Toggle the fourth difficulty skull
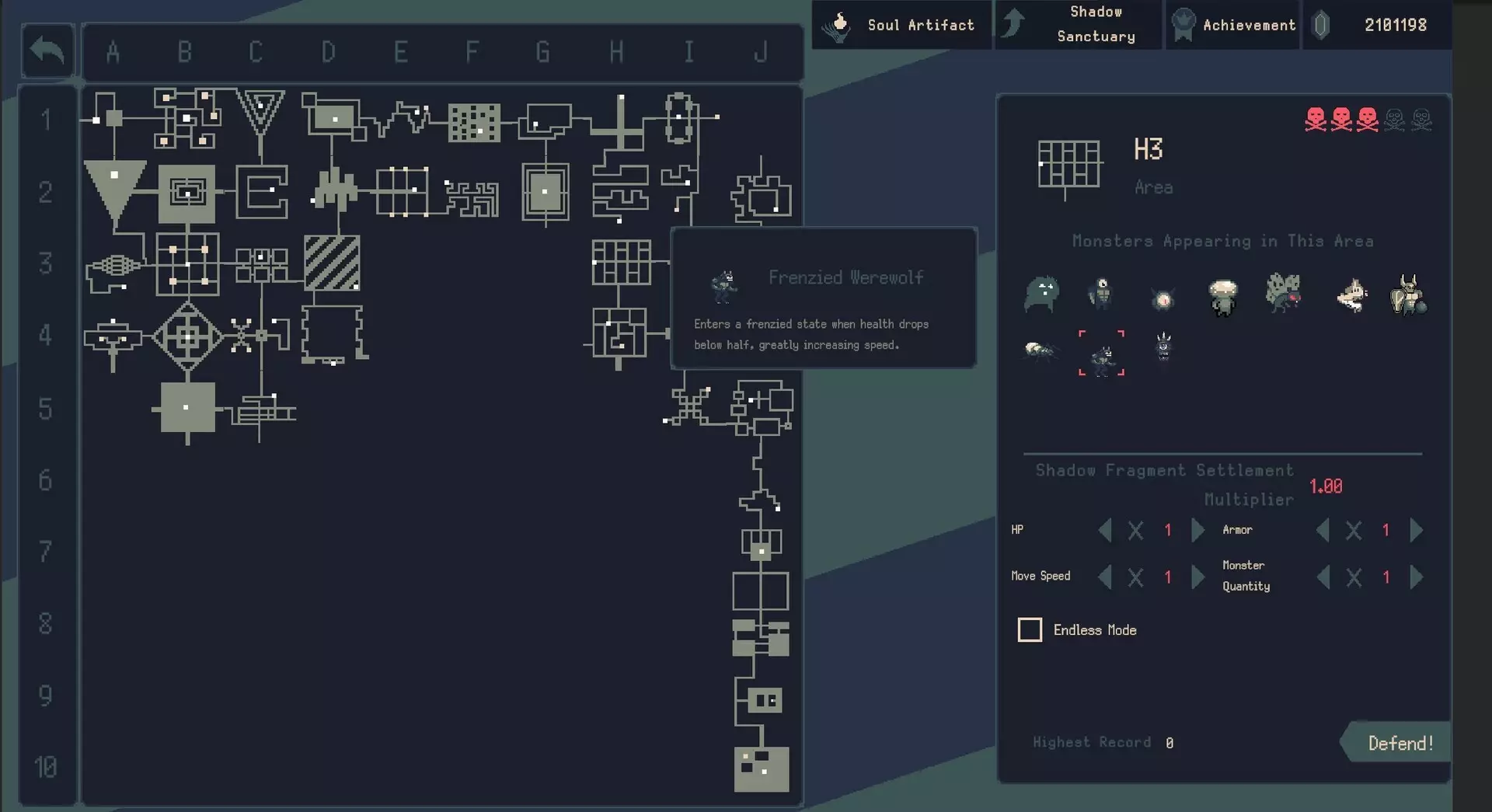Image resolution: width=1492 pixels, height=812 pixels. coord(1393,119)
